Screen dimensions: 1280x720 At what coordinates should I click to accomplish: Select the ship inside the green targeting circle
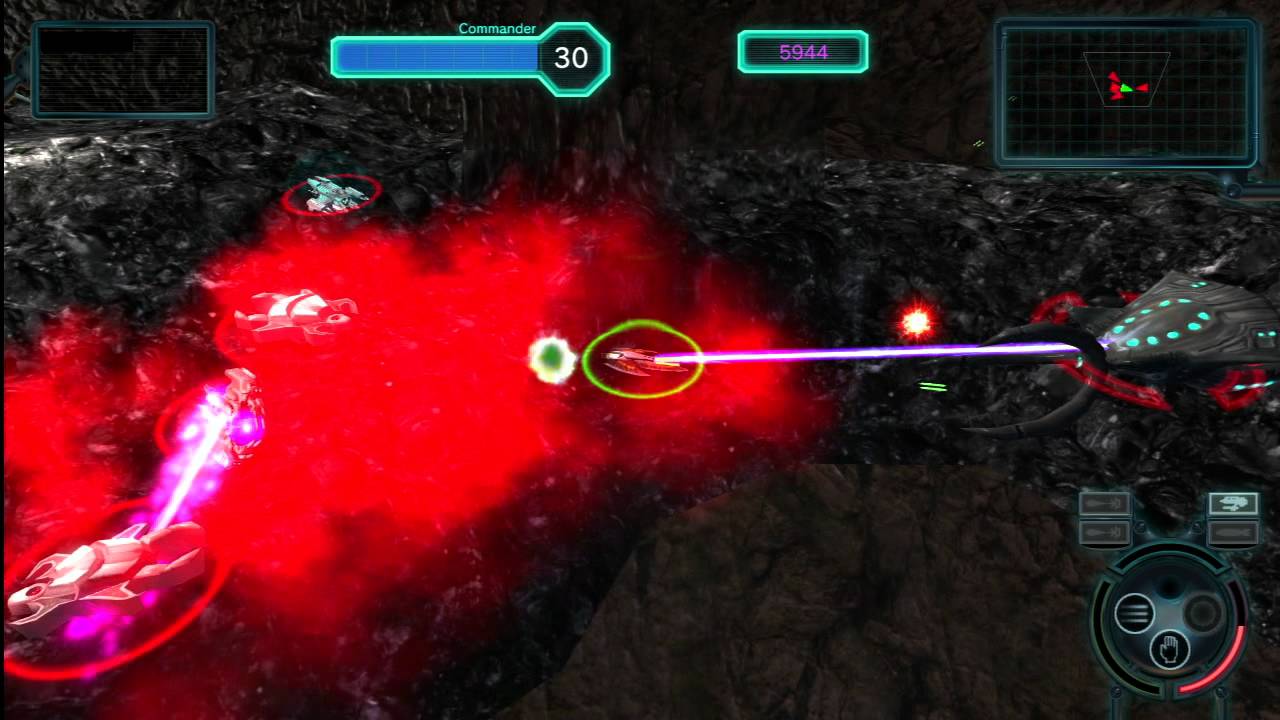point(641,360)
